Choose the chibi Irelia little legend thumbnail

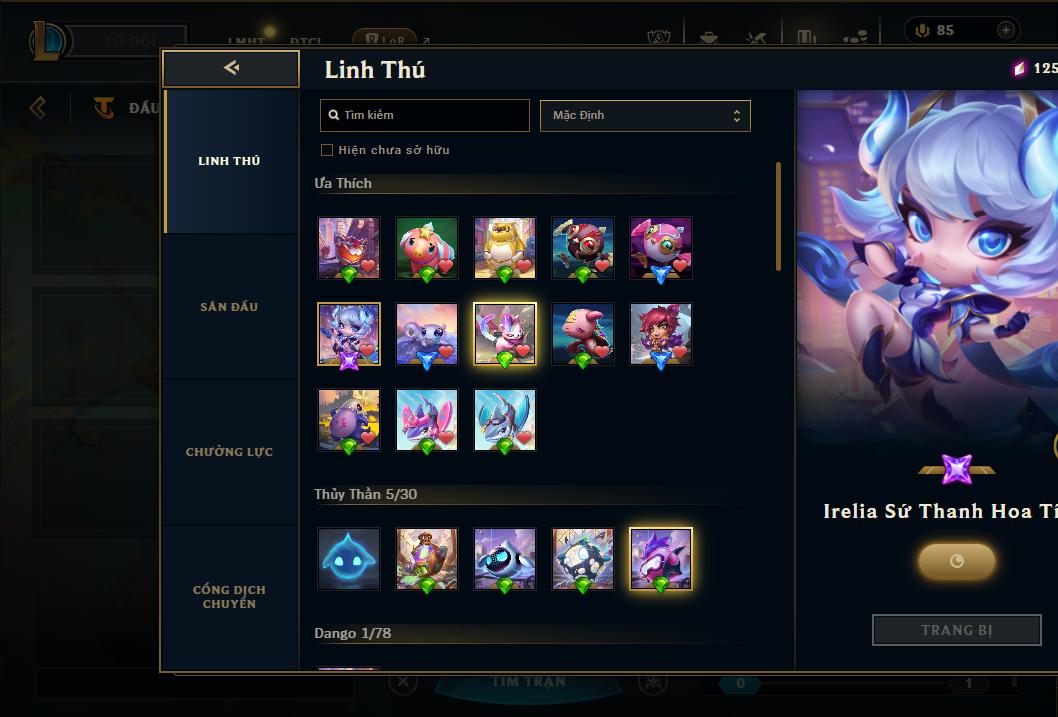tap(349, 334)
